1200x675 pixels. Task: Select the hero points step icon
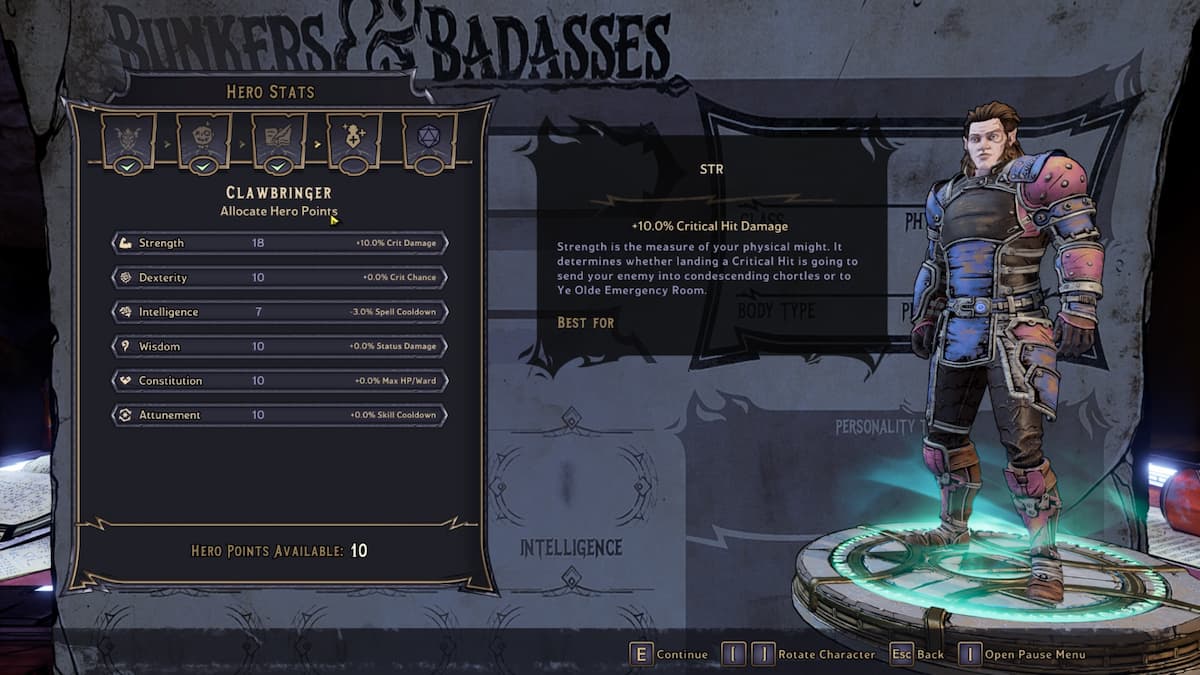354,140
